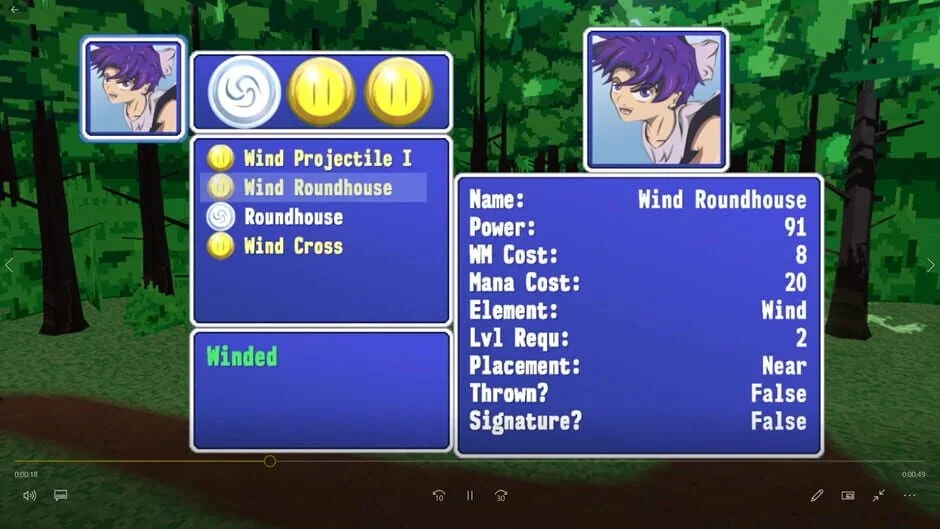Pick the Roundhouse move entry

point(293,217)
